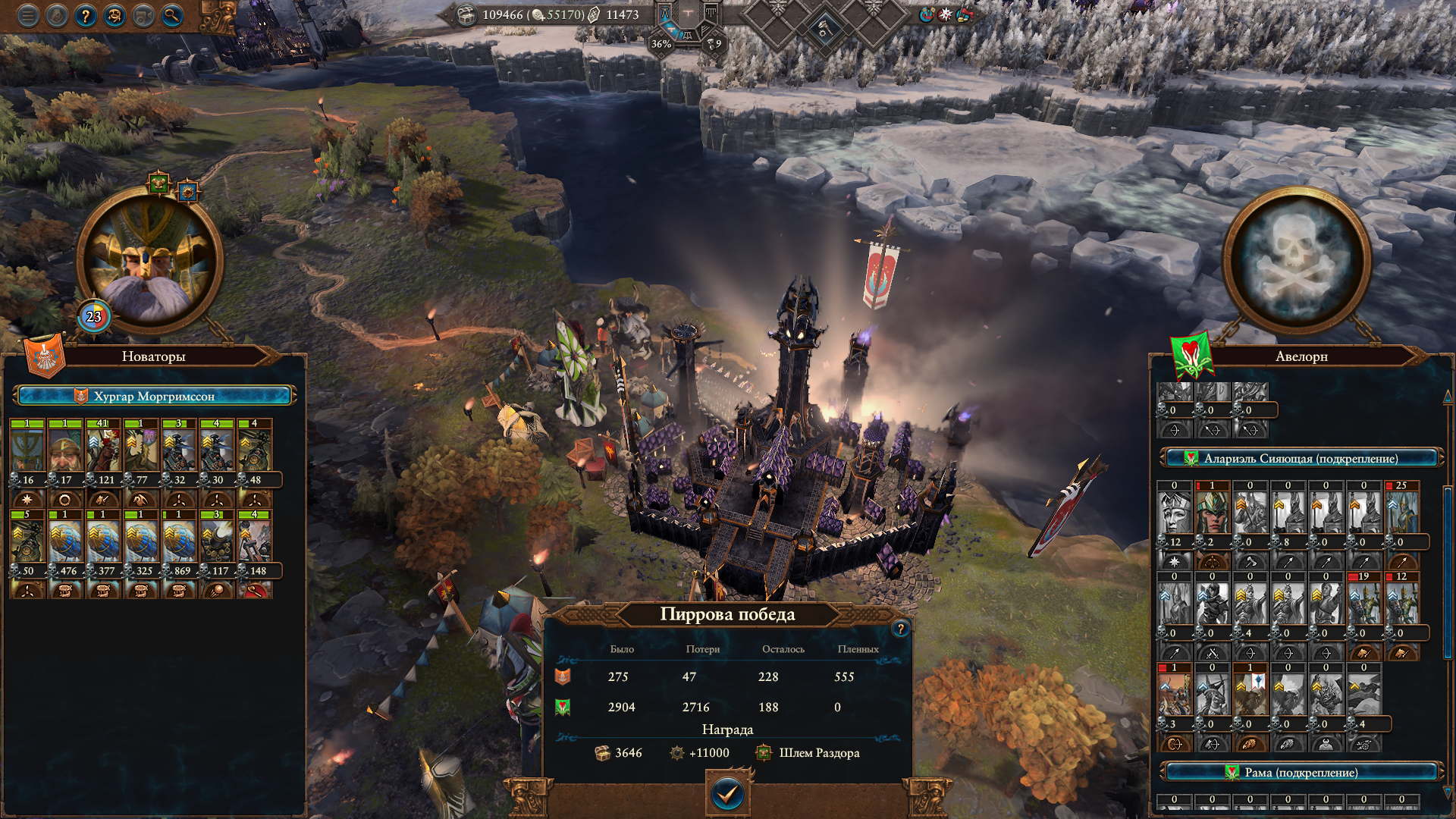This screenshot has height=819, width=1456.
Task: Click the skull enemy portrait medallion
Action: (x=1296, y=260)
